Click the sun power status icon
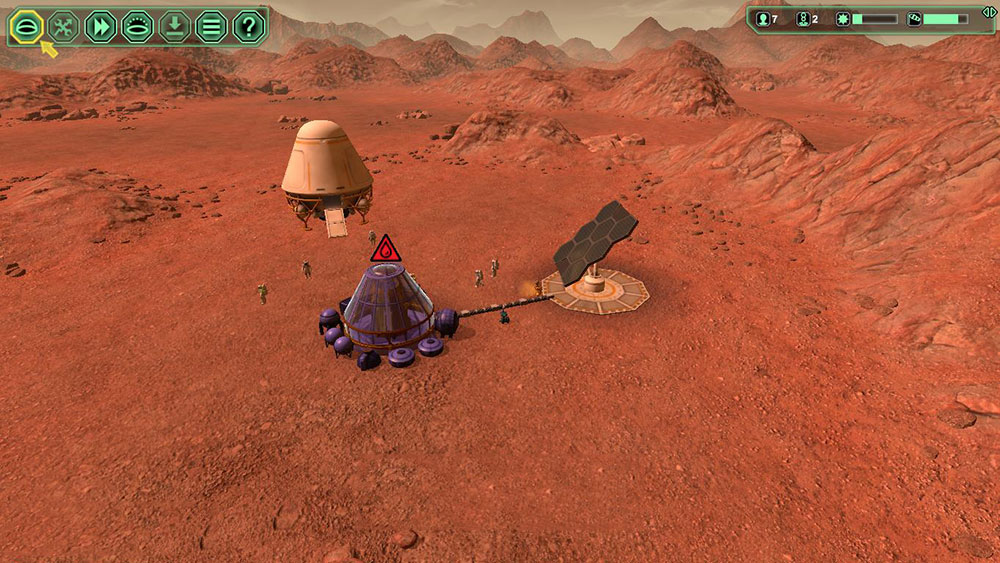 pyautogui.click(x=843, y=19)
